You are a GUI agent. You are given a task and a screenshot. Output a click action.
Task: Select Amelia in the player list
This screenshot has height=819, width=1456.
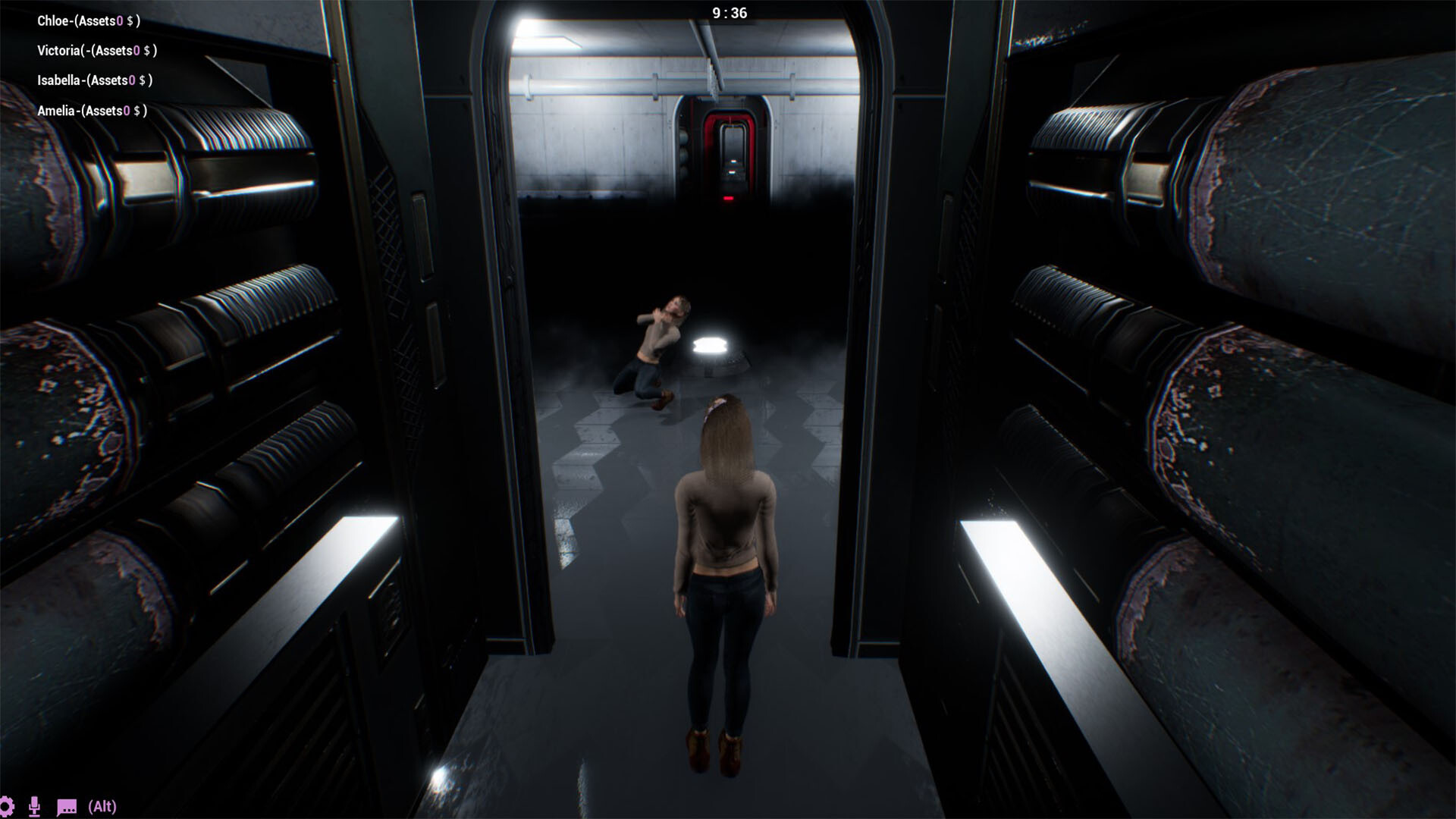point(92,111)
